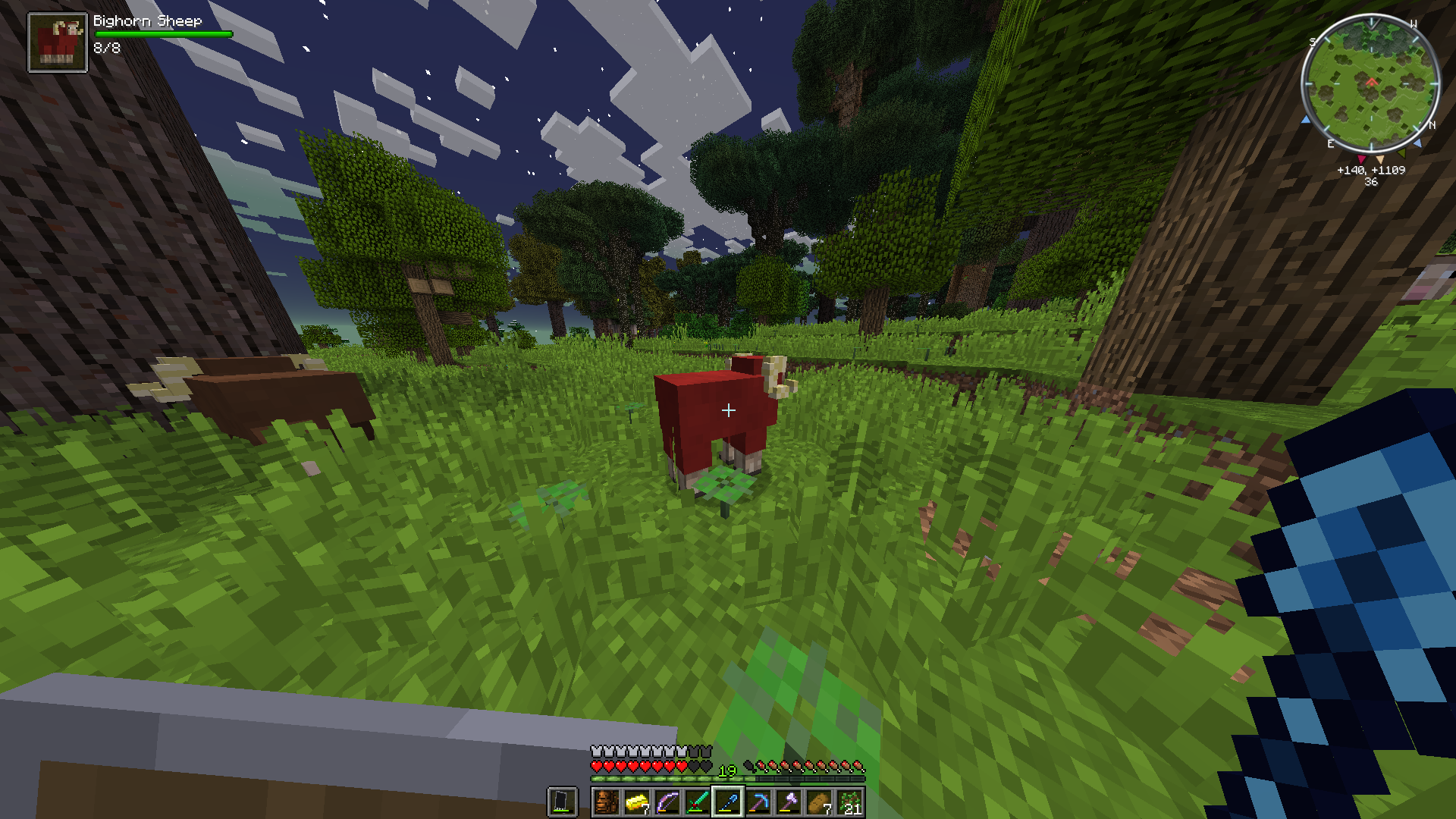Click the north N marker on the minimap
This screenshot has width=1456, height=819.
pos(1432,125)
